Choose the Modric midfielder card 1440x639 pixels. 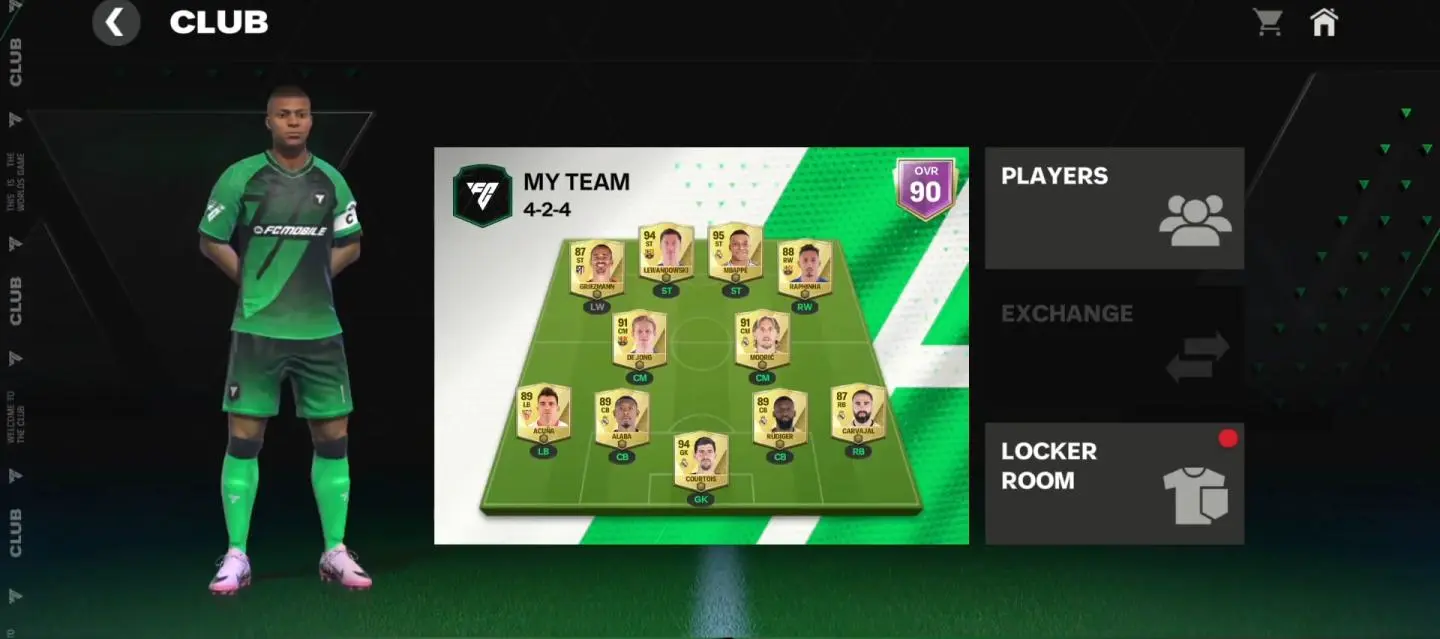pyautogui.click(x=762, y=339)
